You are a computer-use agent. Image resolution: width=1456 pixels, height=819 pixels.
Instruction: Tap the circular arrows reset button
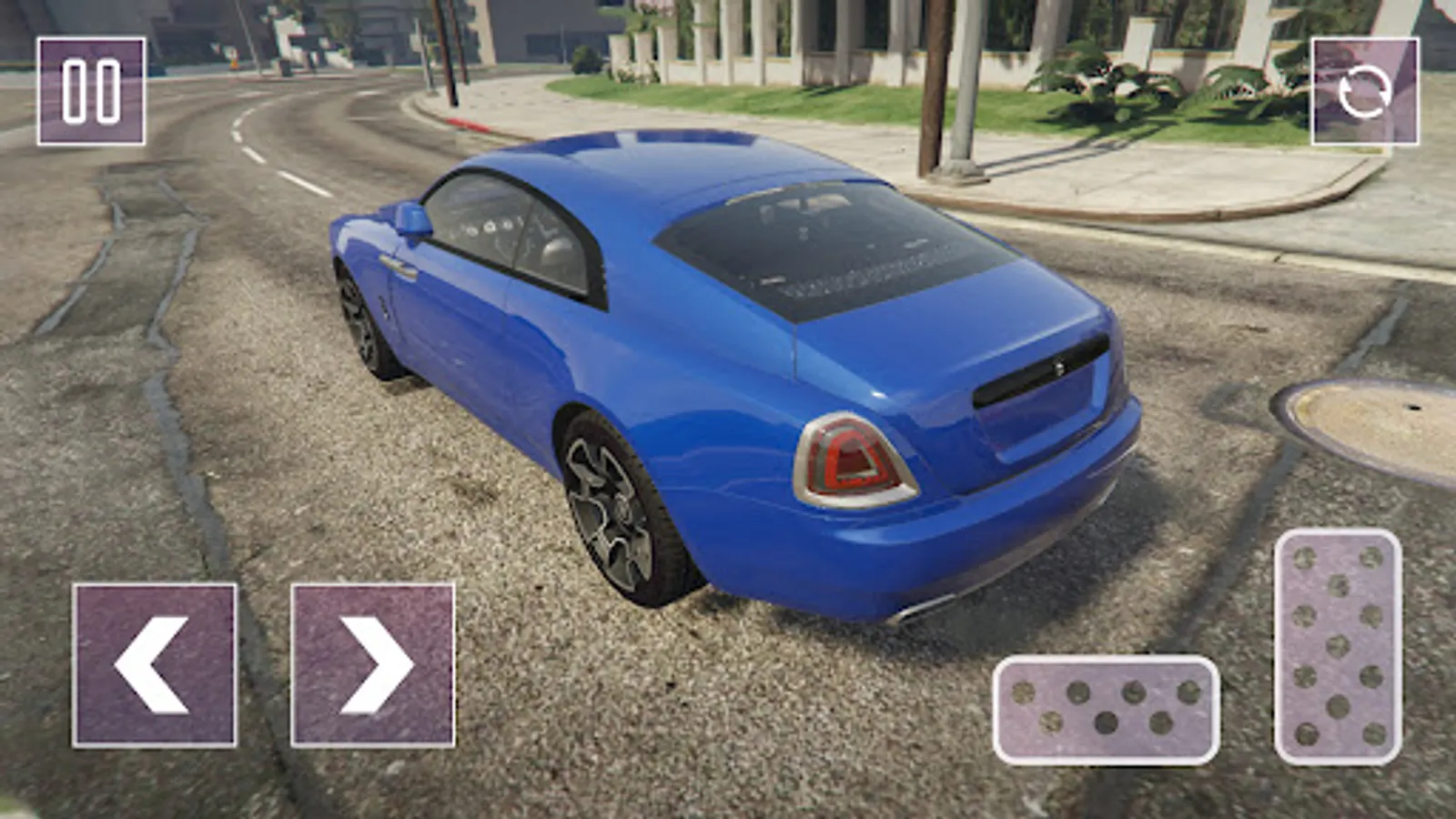click(1364, 91)
